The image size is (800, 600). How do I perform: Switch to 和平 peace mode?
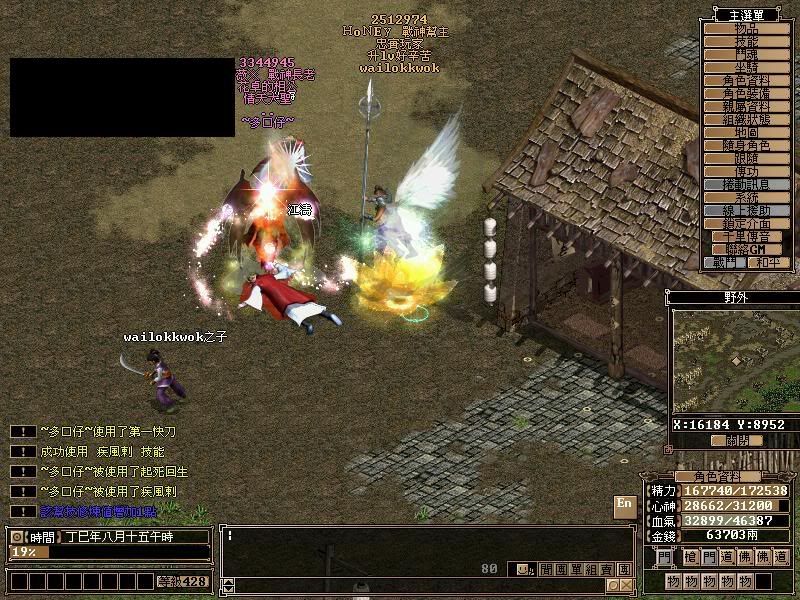pyautogui.click(x=766, y=263)
